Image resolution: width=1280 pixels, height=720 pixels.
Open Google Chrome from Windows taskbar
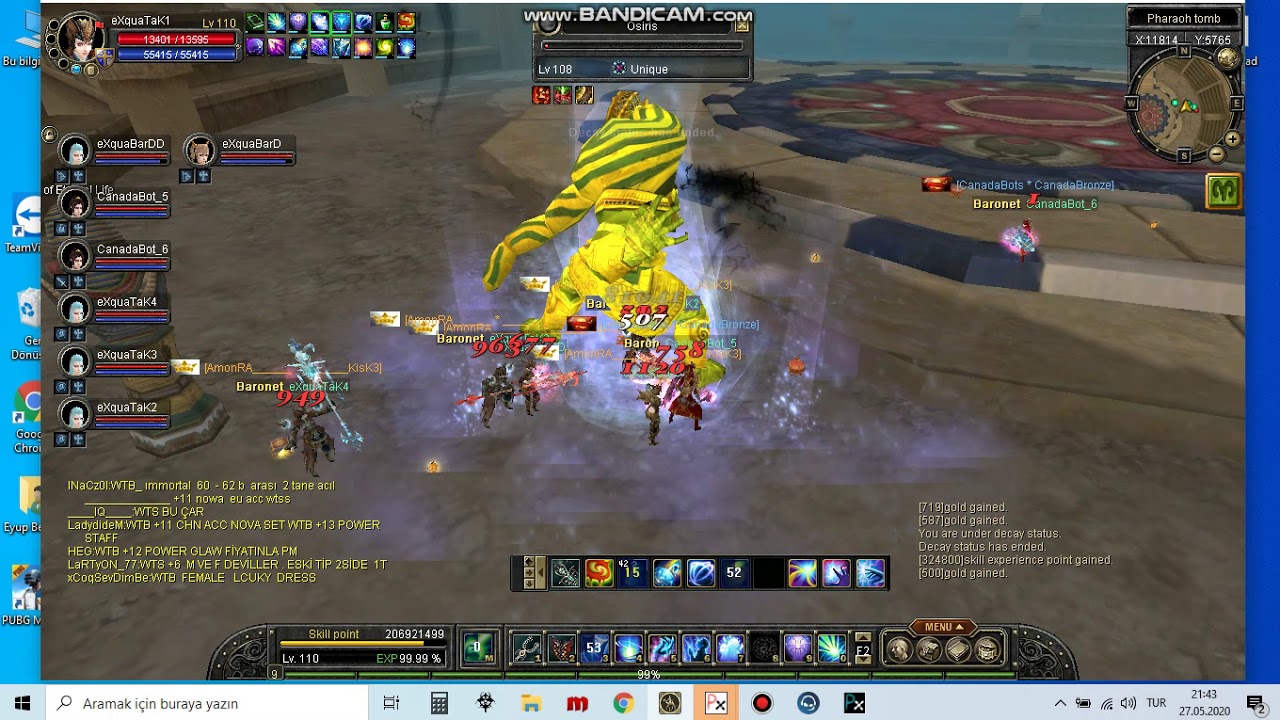[x=623, y=703]
